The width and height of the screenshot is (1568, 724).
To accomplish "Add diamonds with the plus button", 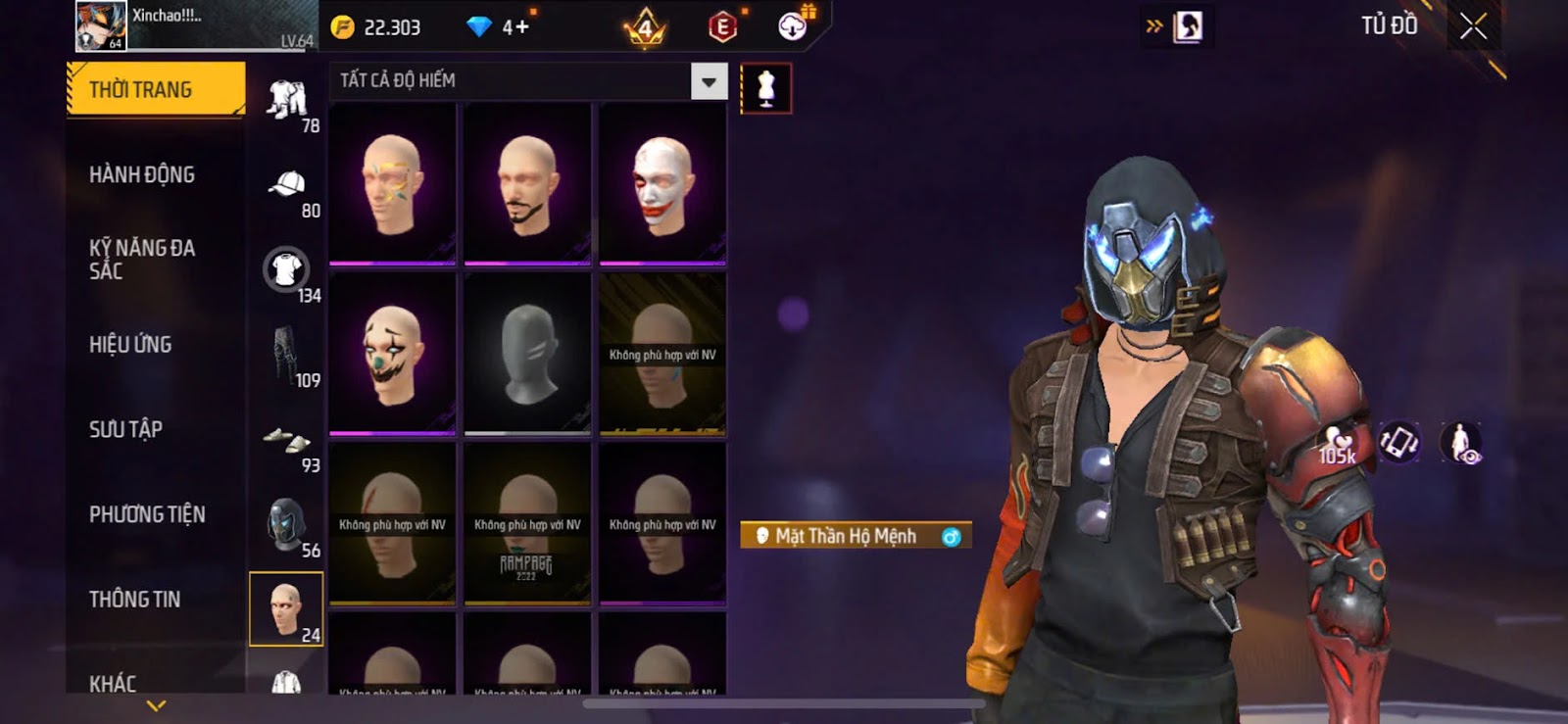I will (x=516, y=27).
